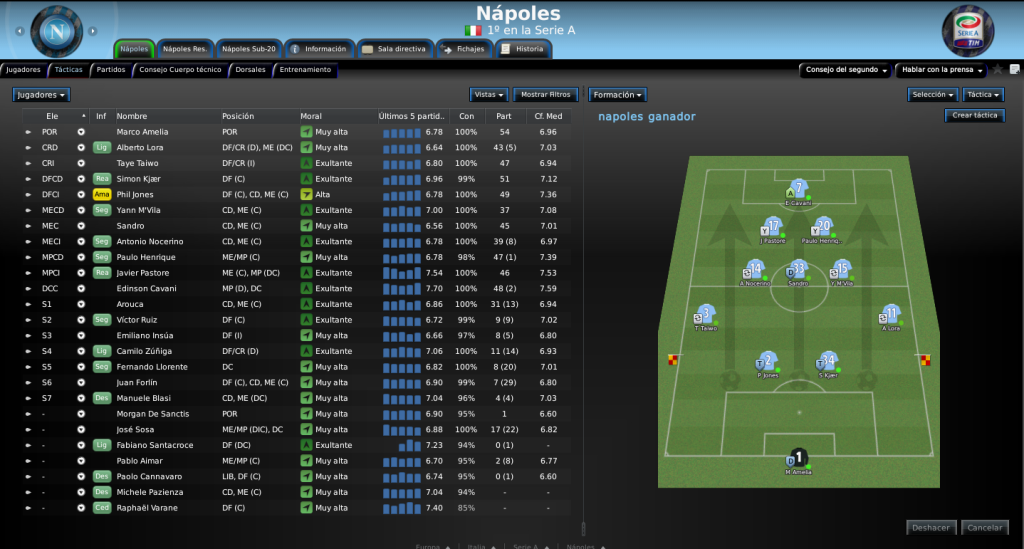Switch to Partidos sub-tab
This screenshot has width=1024, height=549.
(111, 70)
